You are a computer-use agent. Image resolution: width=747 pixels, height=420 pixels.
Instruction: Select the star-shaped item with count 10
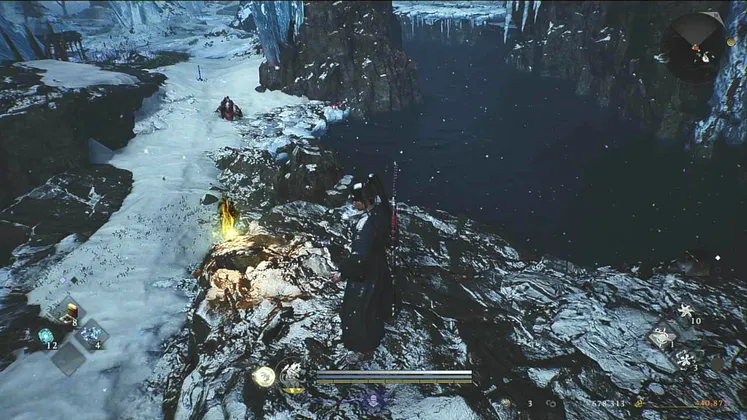686,311
